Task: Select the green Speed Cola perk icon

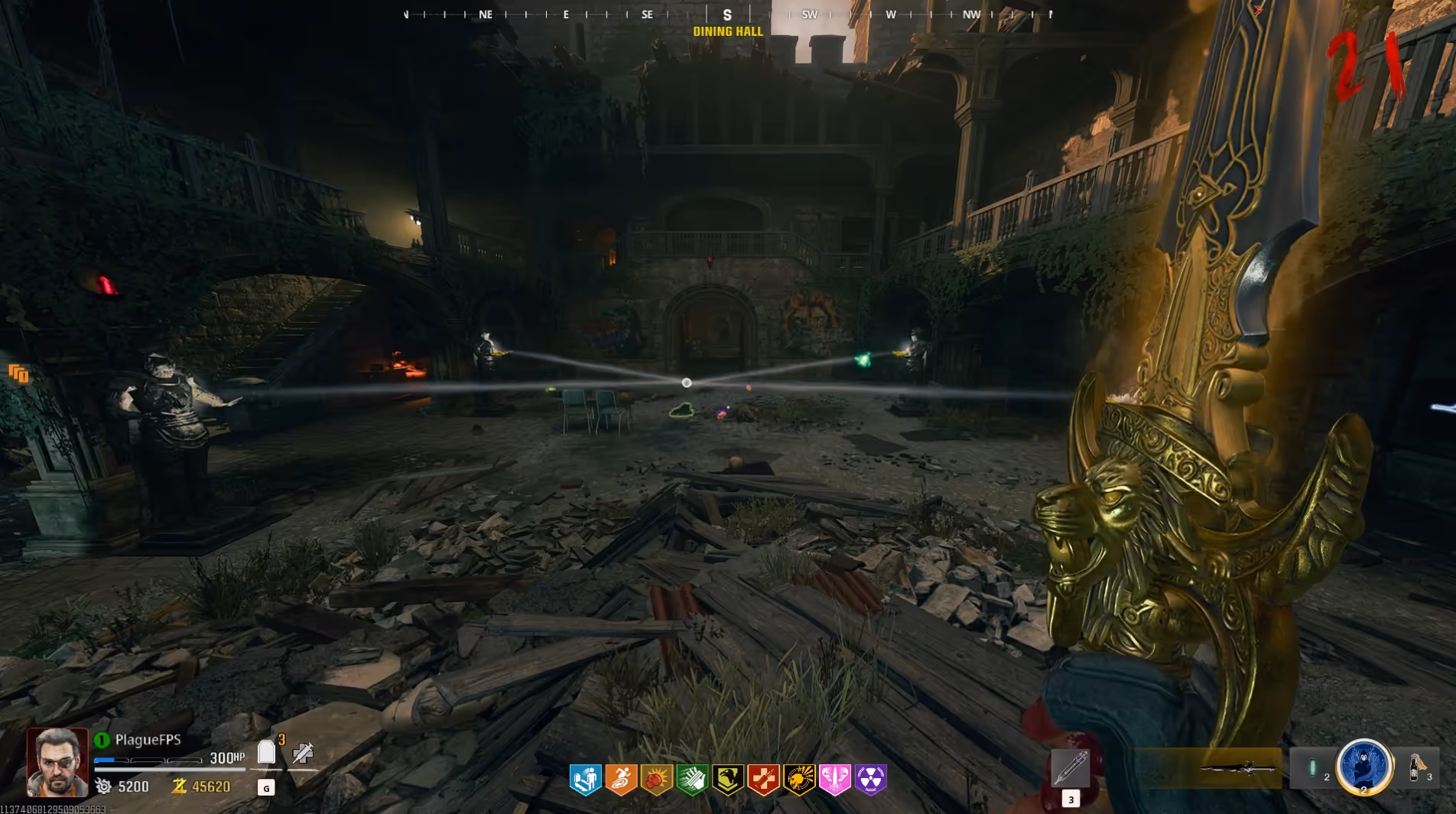Action: 692,780
